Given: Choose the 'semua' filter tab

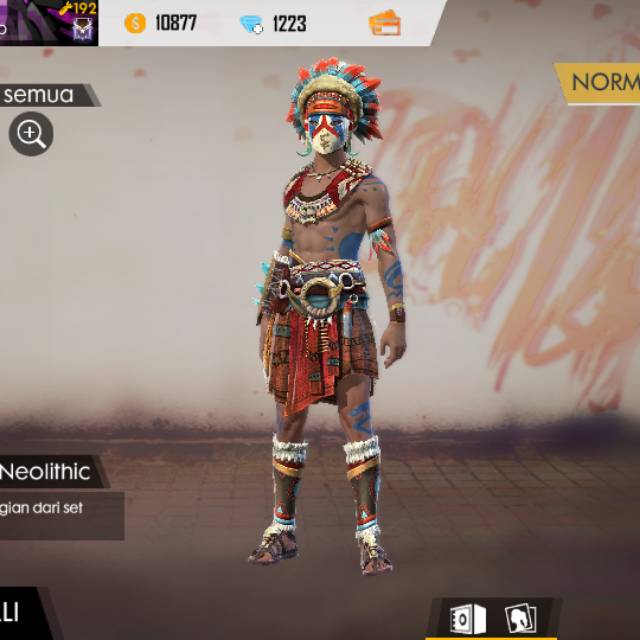Looking at the screenshot, I should [42, 95].
